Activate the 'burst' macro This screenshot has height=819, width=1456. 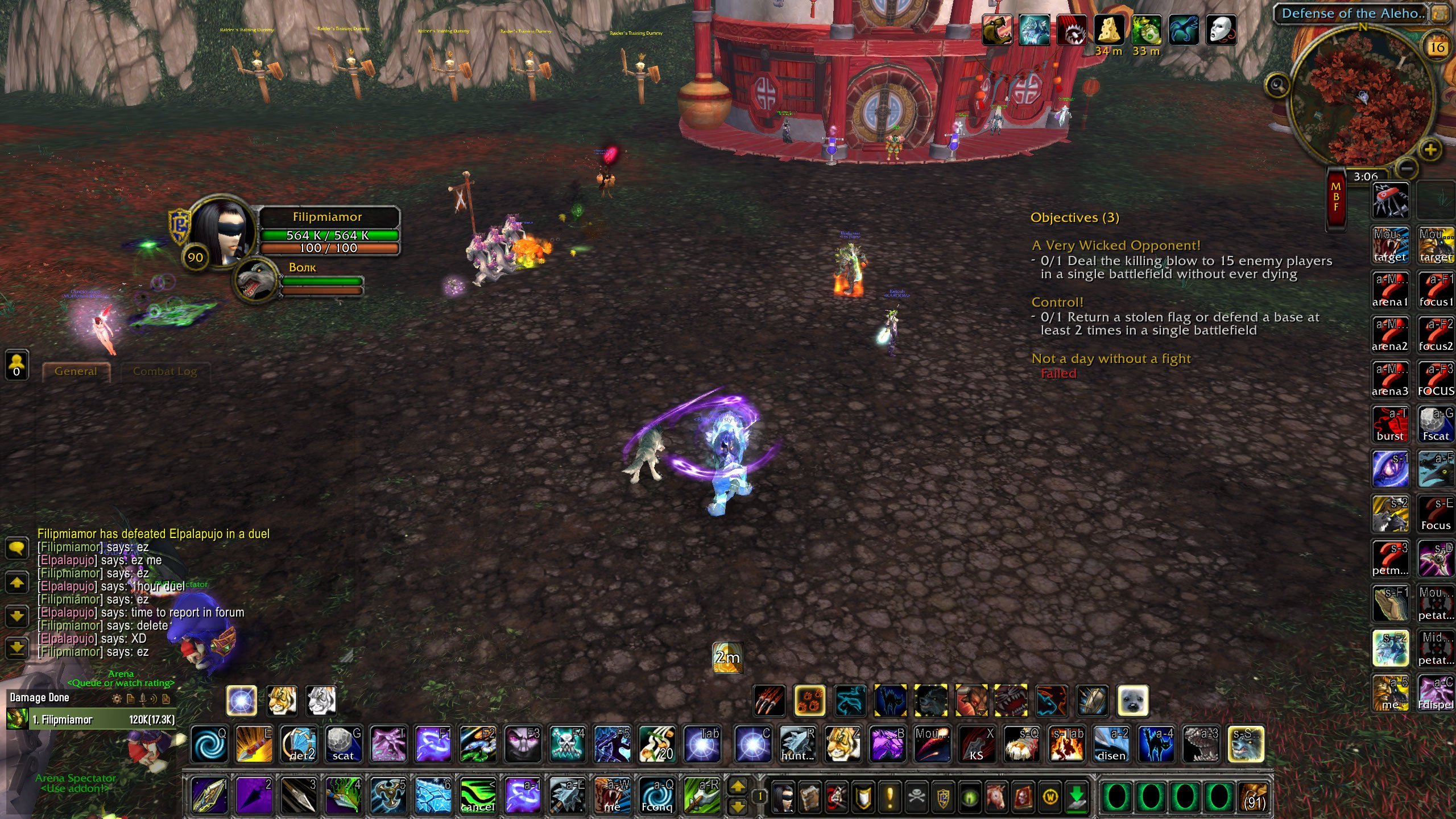click(1390, 424)
